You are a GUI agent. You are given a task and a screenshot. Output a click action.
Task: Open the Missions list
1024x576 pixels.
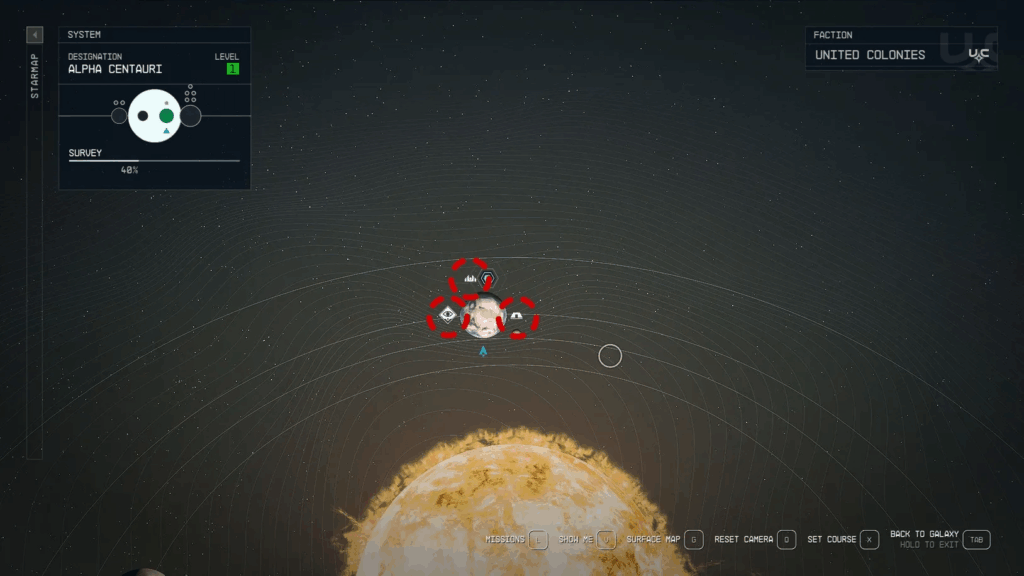point(538,540)
